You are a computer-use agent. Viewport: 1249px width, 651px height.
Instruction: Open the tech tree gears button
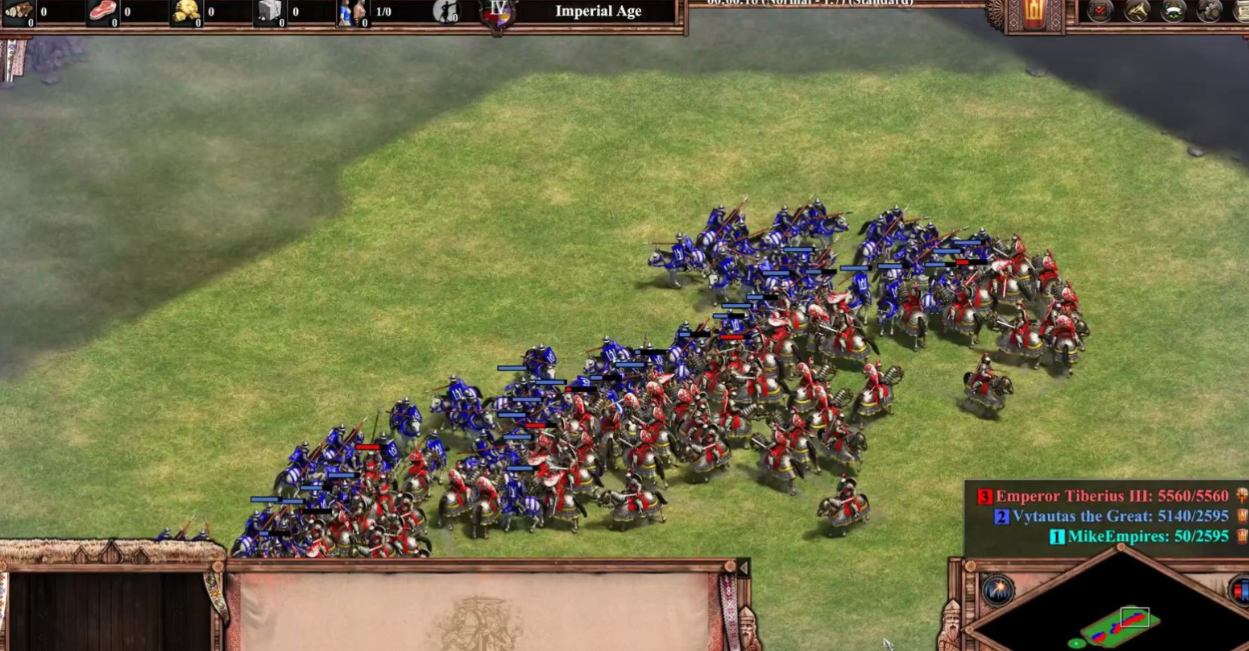[1210, 11]
